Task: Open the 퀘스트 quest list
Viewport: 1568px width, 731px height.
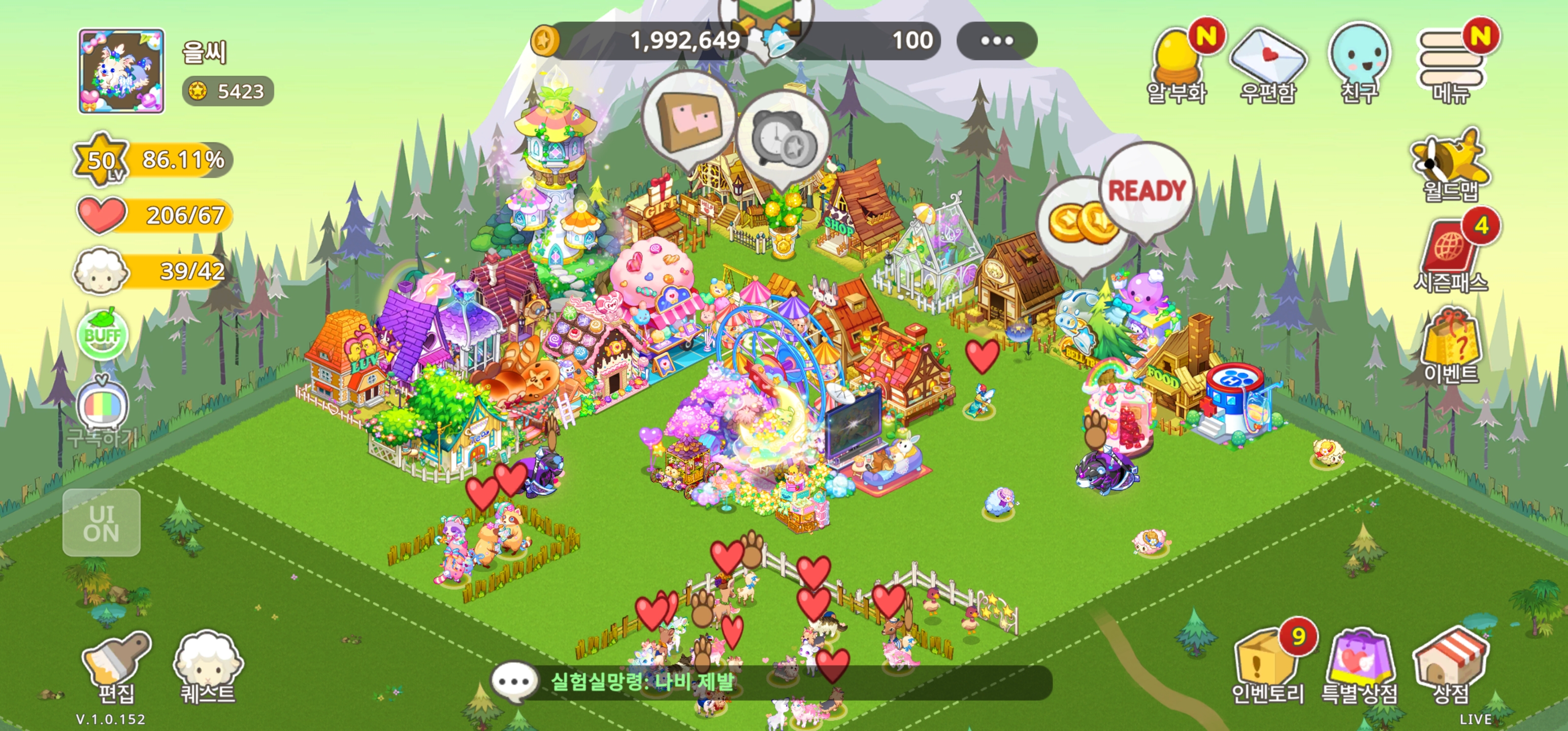Action: point(208,668)
